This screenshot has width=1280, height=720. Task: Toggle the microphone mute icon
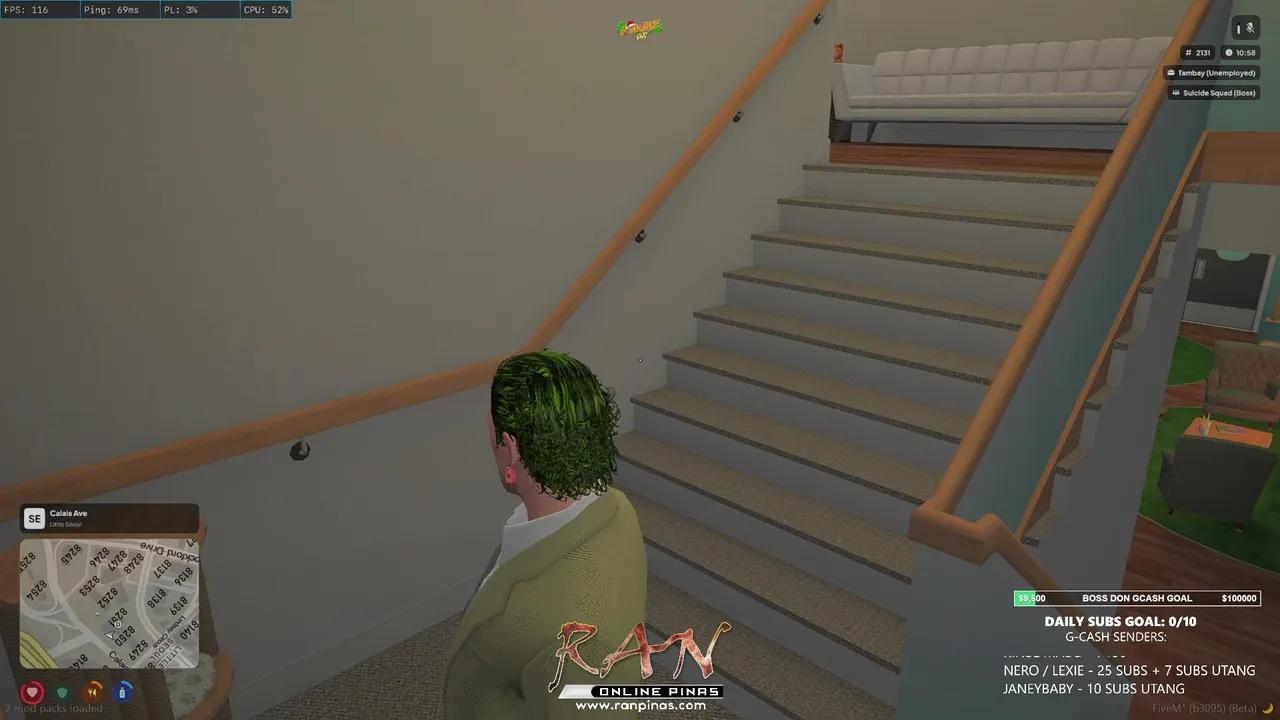pos(1250,27)
